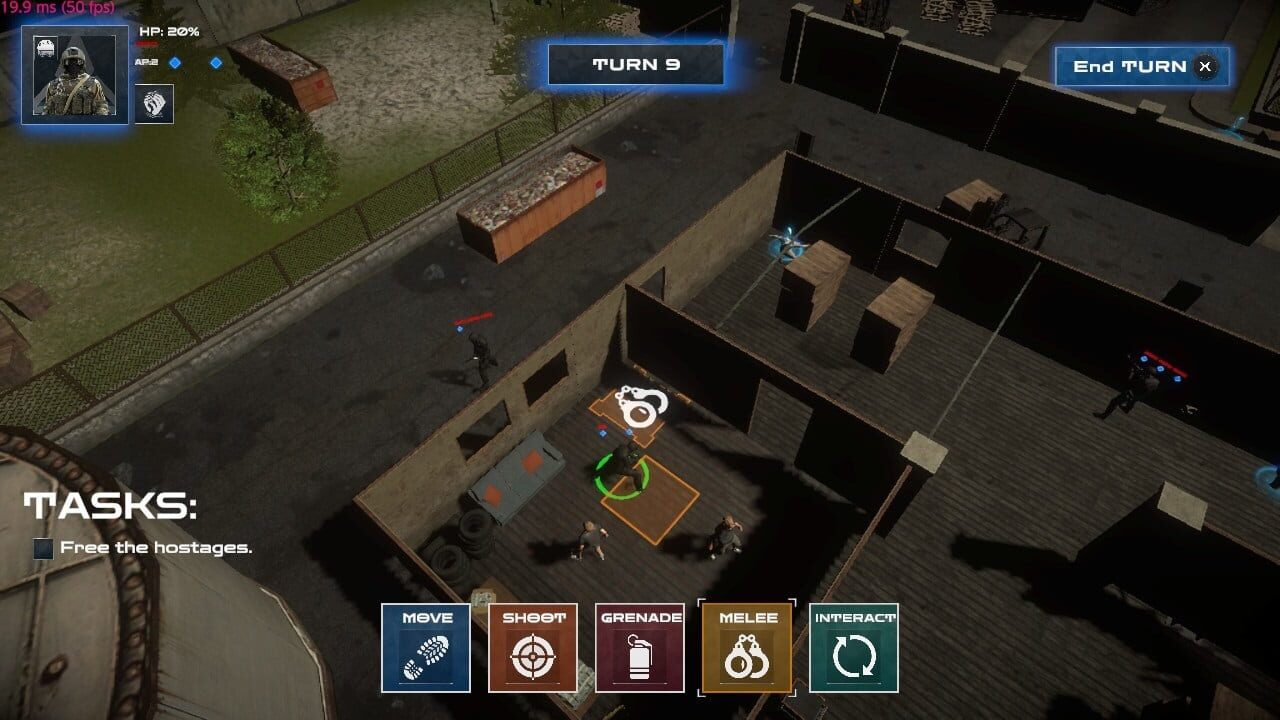Click the X beside End TURN
1280x720 pixels.
click(1205, 67)
